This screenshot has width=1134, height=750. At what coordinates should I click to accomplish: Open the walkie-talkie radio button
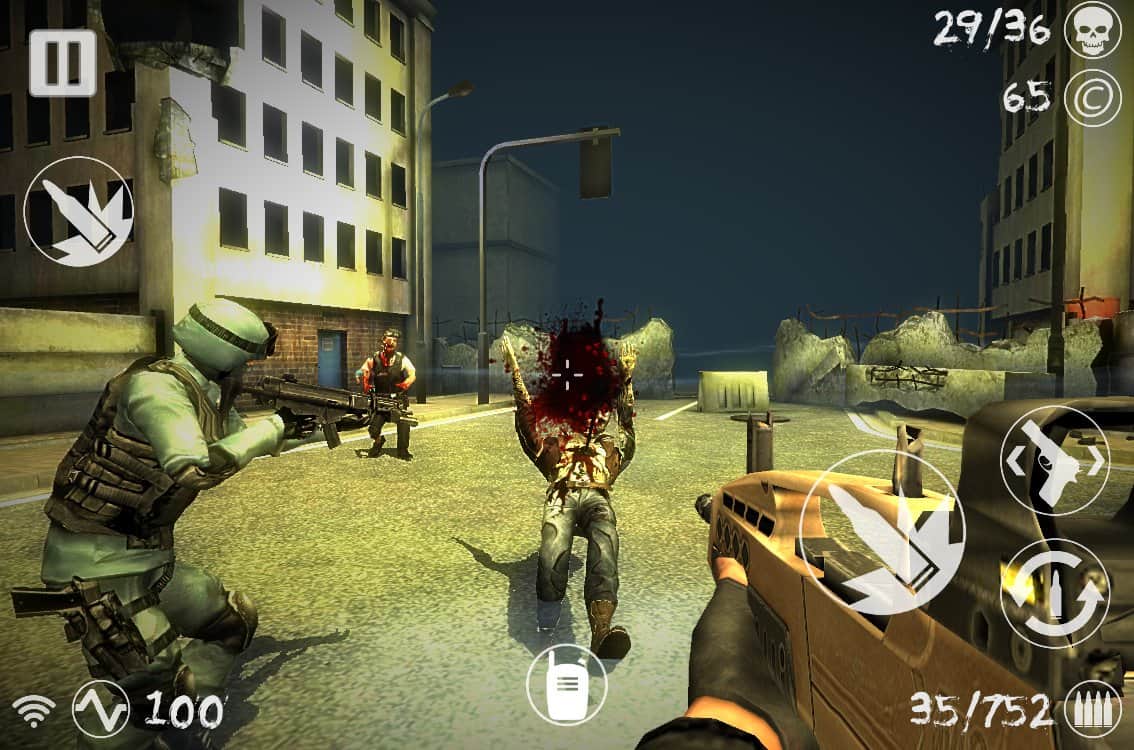567,684
